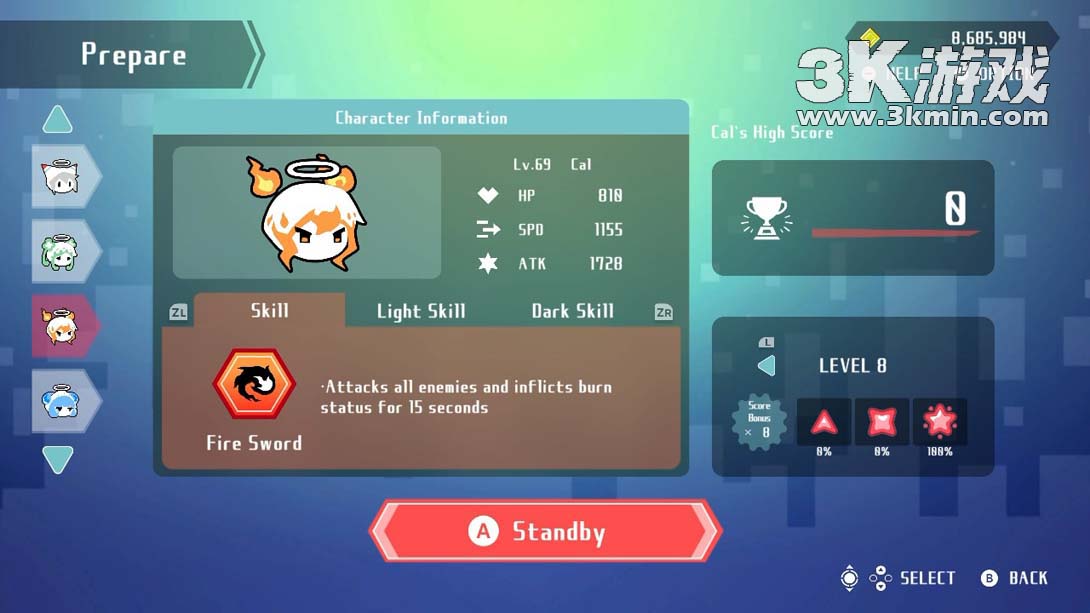Move down the character list arrow
Viewport: 1090px width, 613px height.
(x=58, y=459)
